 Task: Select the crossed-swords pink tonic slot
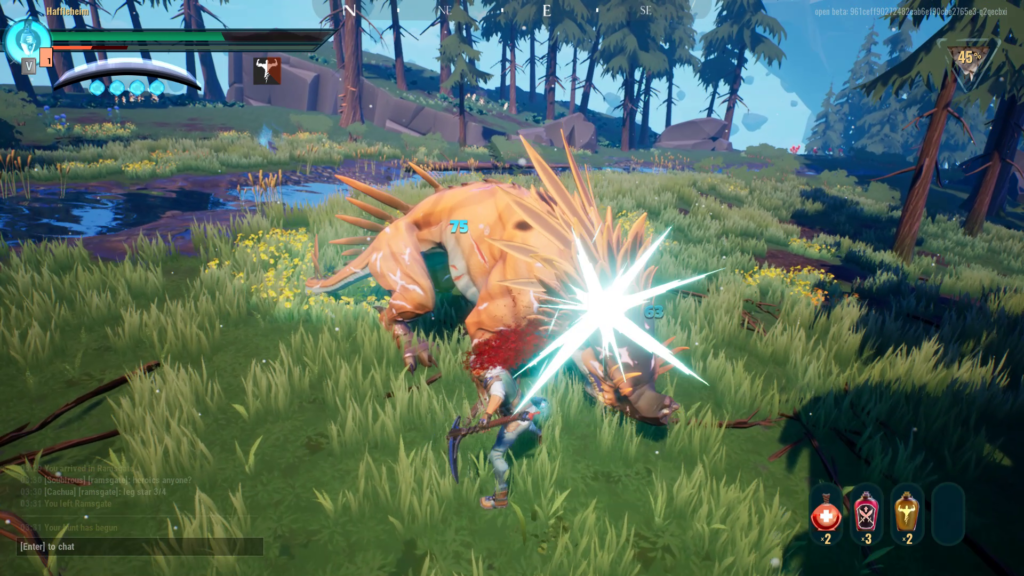coord(866,513)
